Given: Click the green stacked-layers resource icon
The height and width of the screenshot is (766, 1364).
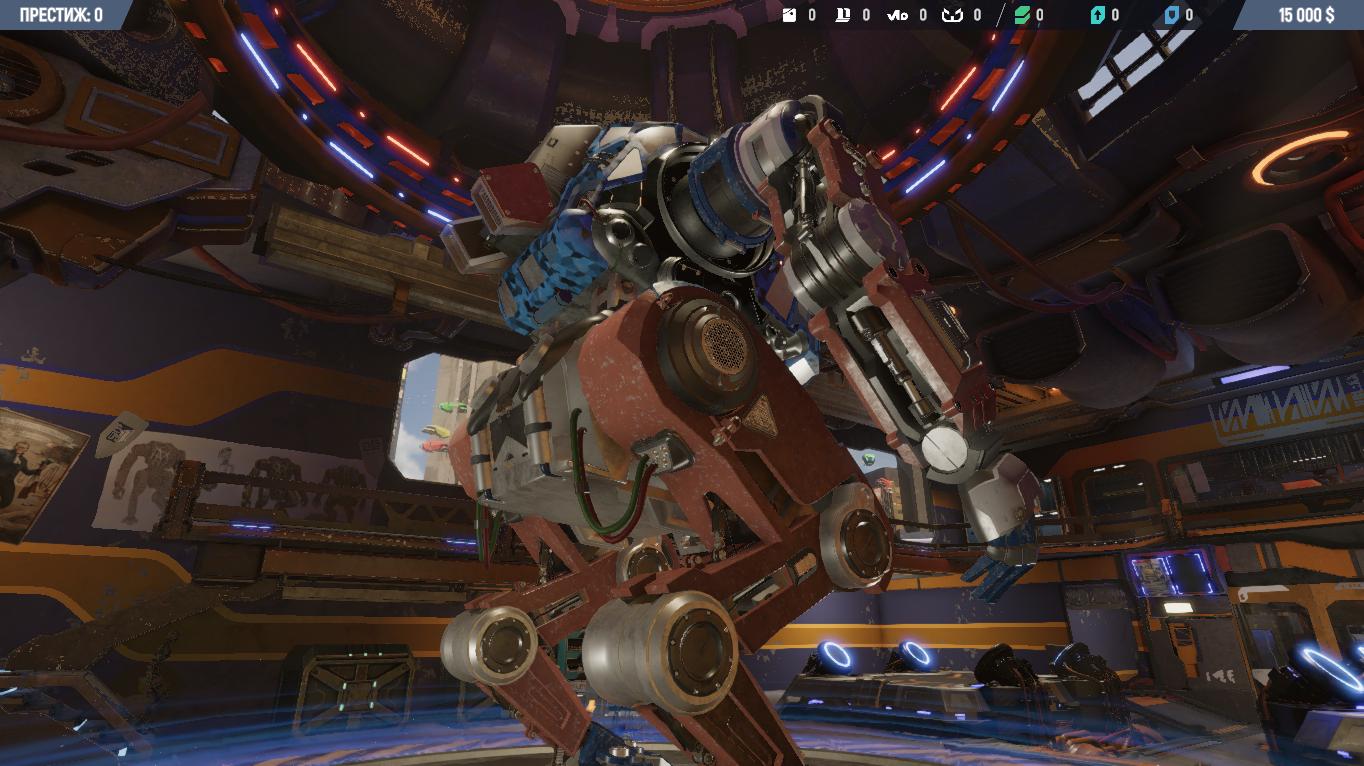Looking at the screenshot, I should point(1022,15).
